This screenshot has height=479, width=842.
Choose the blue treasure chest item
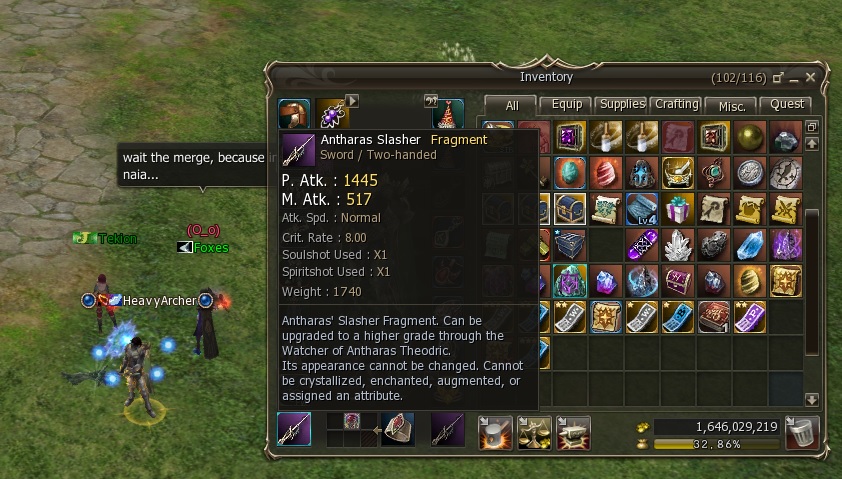(572, 209)
